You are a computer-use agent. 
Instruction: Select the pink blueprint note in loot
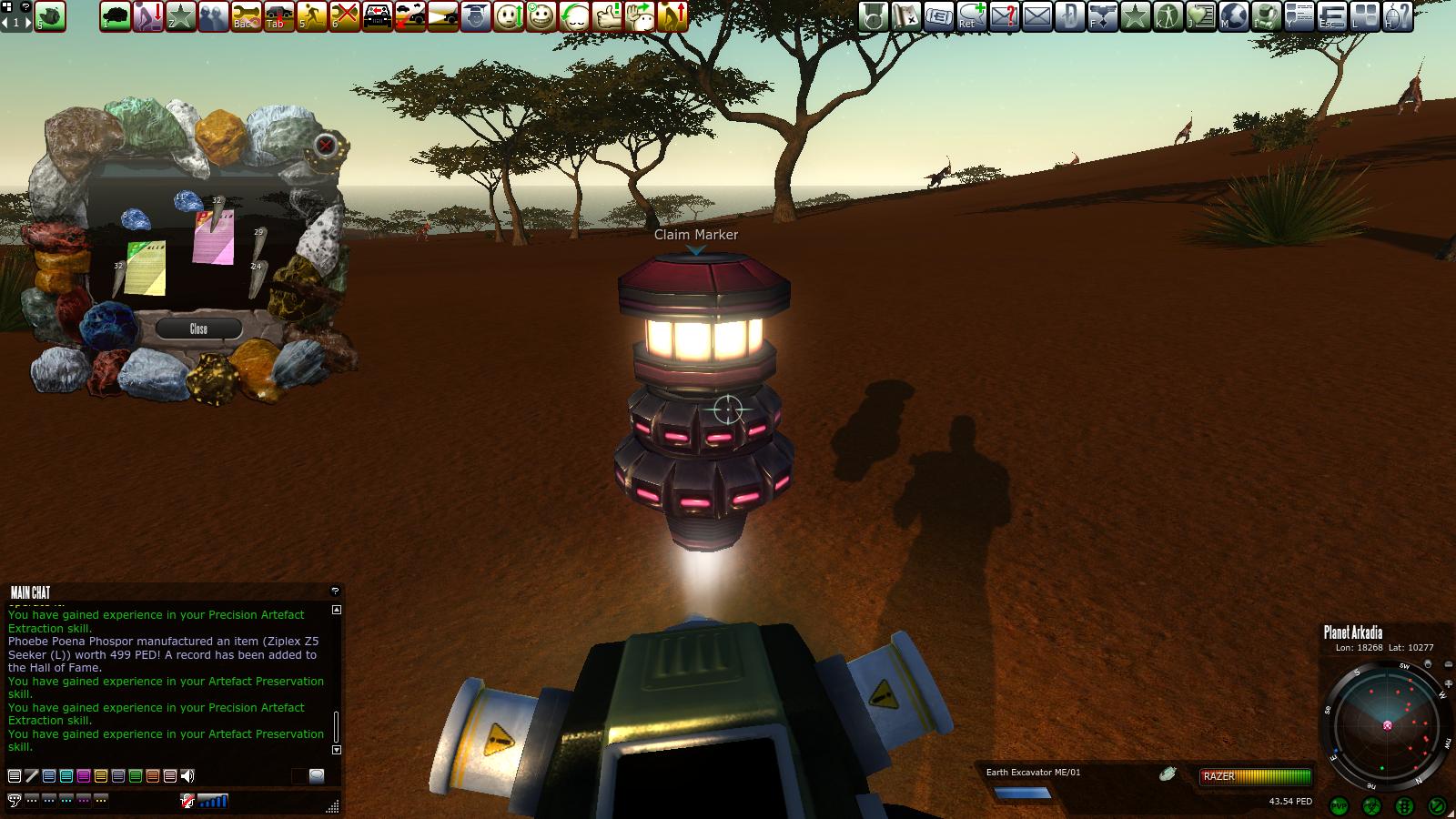(214, 238)
